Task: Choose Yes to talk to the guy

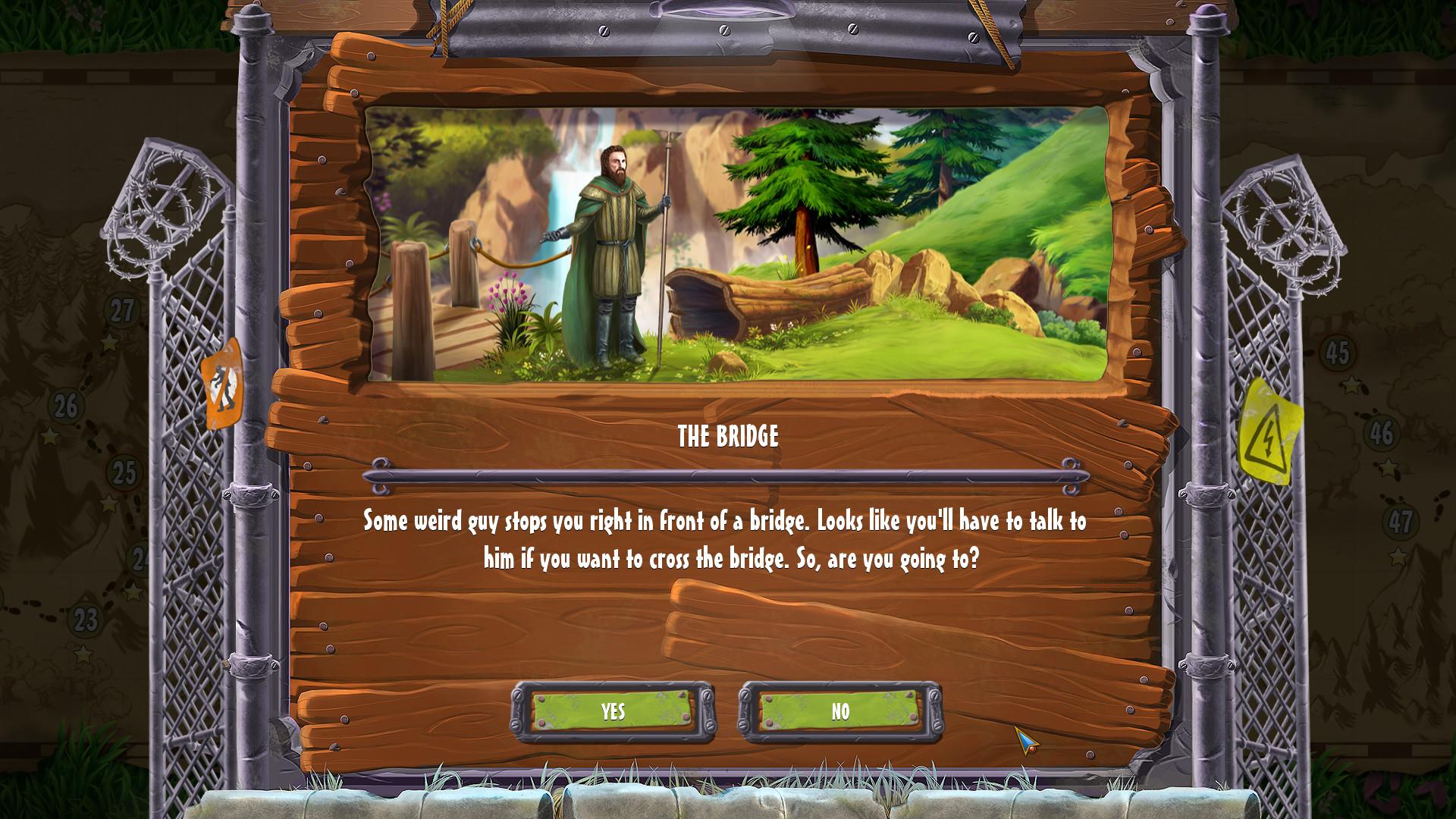Action: pos(613,711)
